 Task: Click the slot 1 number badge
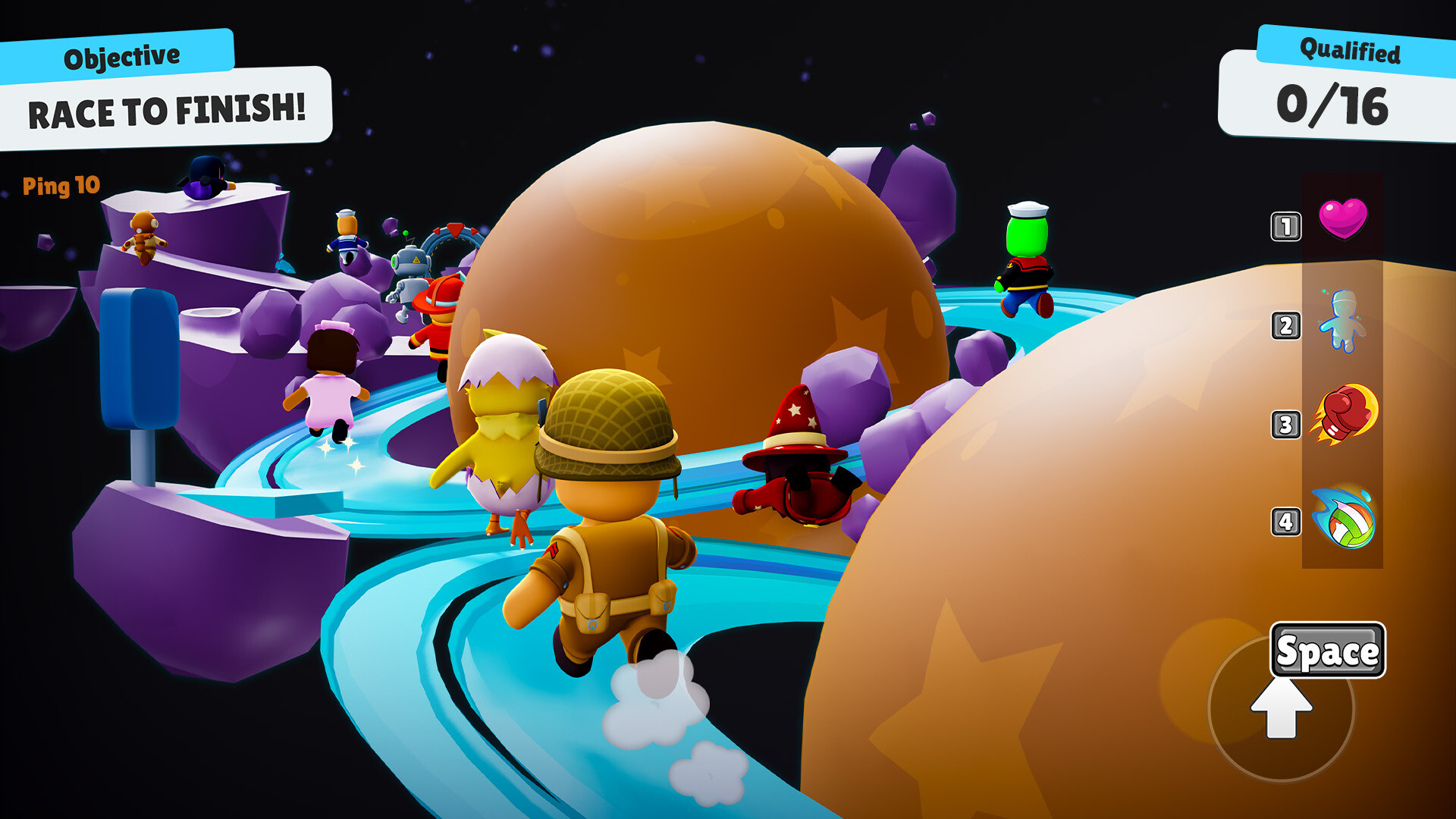1285,226
